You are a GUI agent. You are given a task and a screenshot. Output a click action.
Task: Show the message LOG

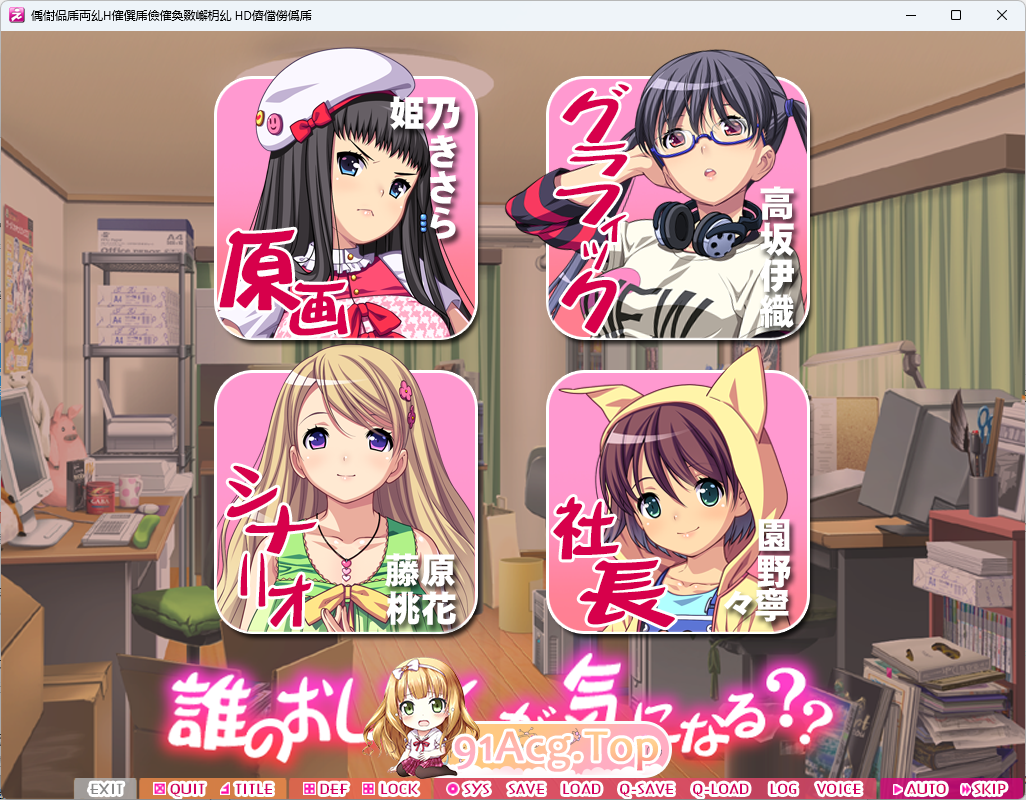coord(783,789)
